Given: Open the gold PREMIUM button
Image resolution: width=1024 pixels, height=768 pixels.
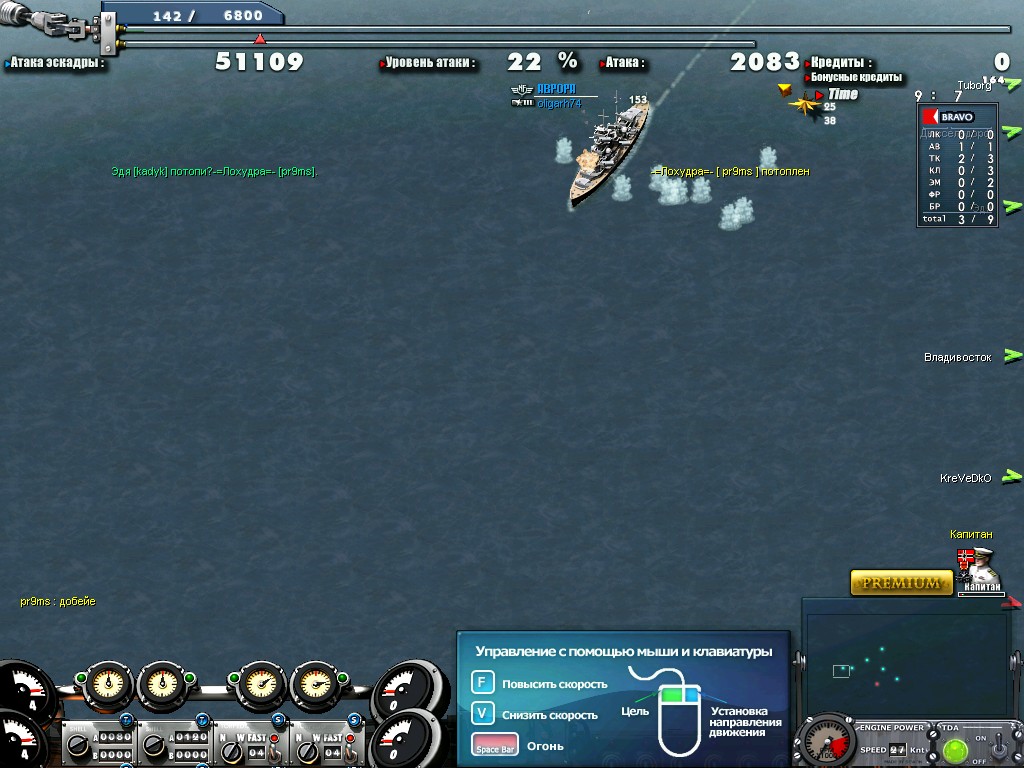Looking at the screenshot, I should click(901, 582).
